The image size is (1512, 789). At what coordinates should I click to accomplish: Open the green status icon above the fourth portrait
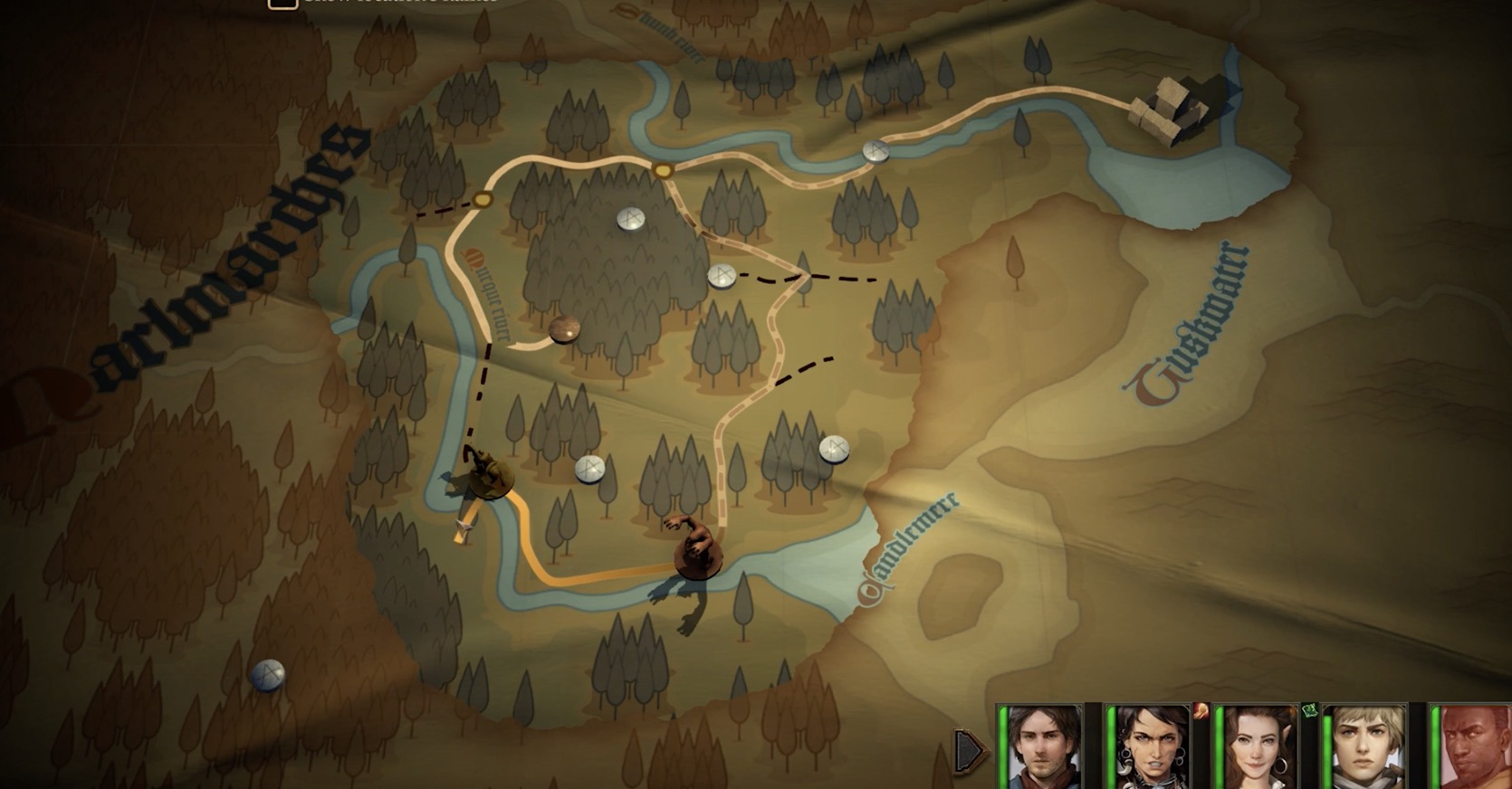(1310, 709)
